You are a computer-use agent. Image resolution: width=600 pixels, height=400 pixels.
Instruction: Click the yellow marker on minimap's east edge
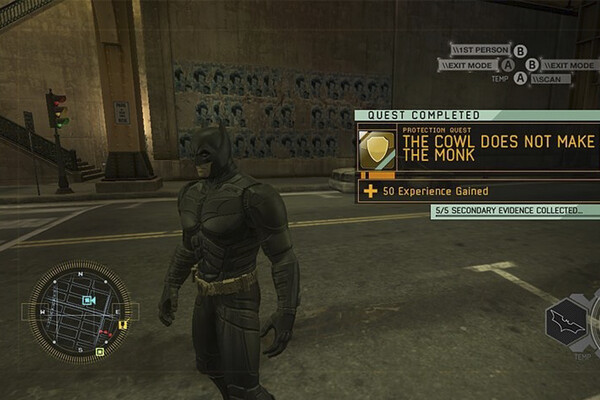pyautogui.click(x=122, y=324)
